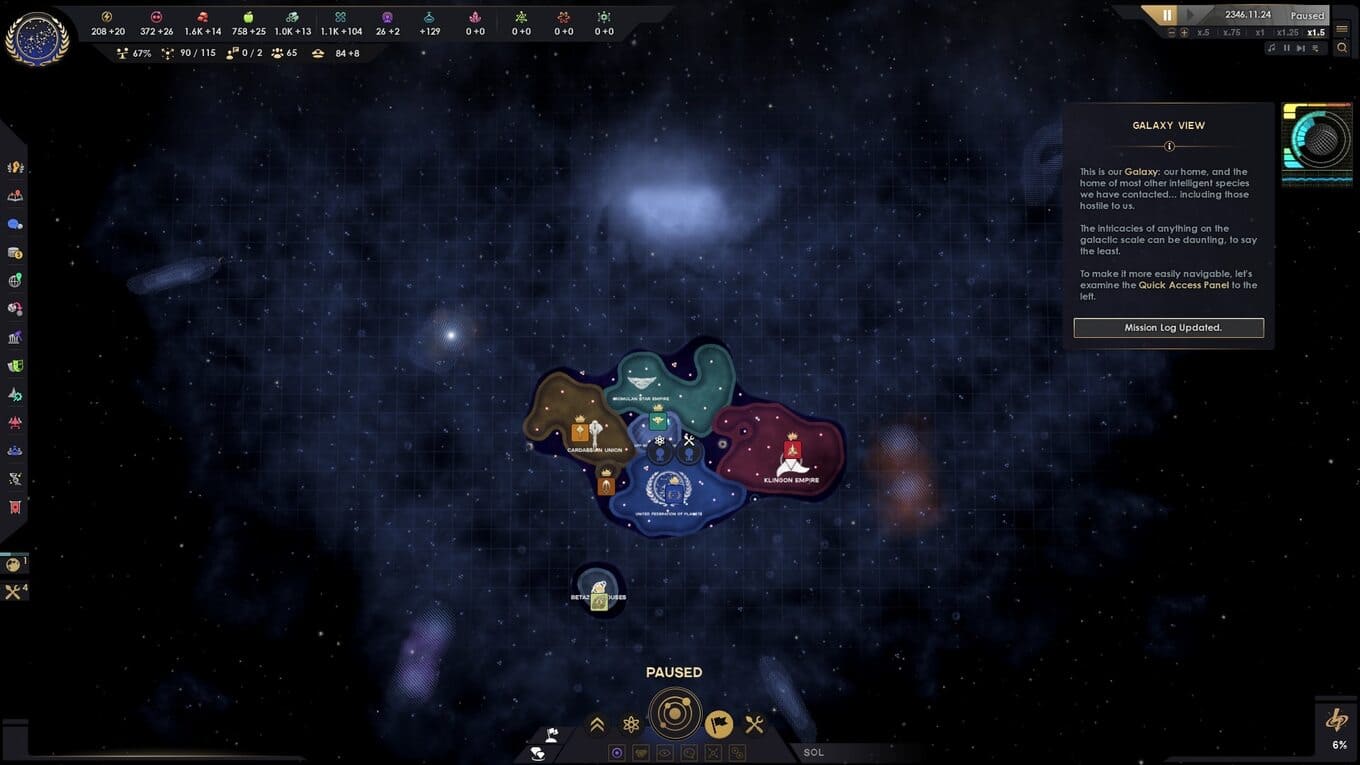The image size is (1360, 765).
Task: Click the gold pause button beside the date
Action: click(x=1167, y=15)
